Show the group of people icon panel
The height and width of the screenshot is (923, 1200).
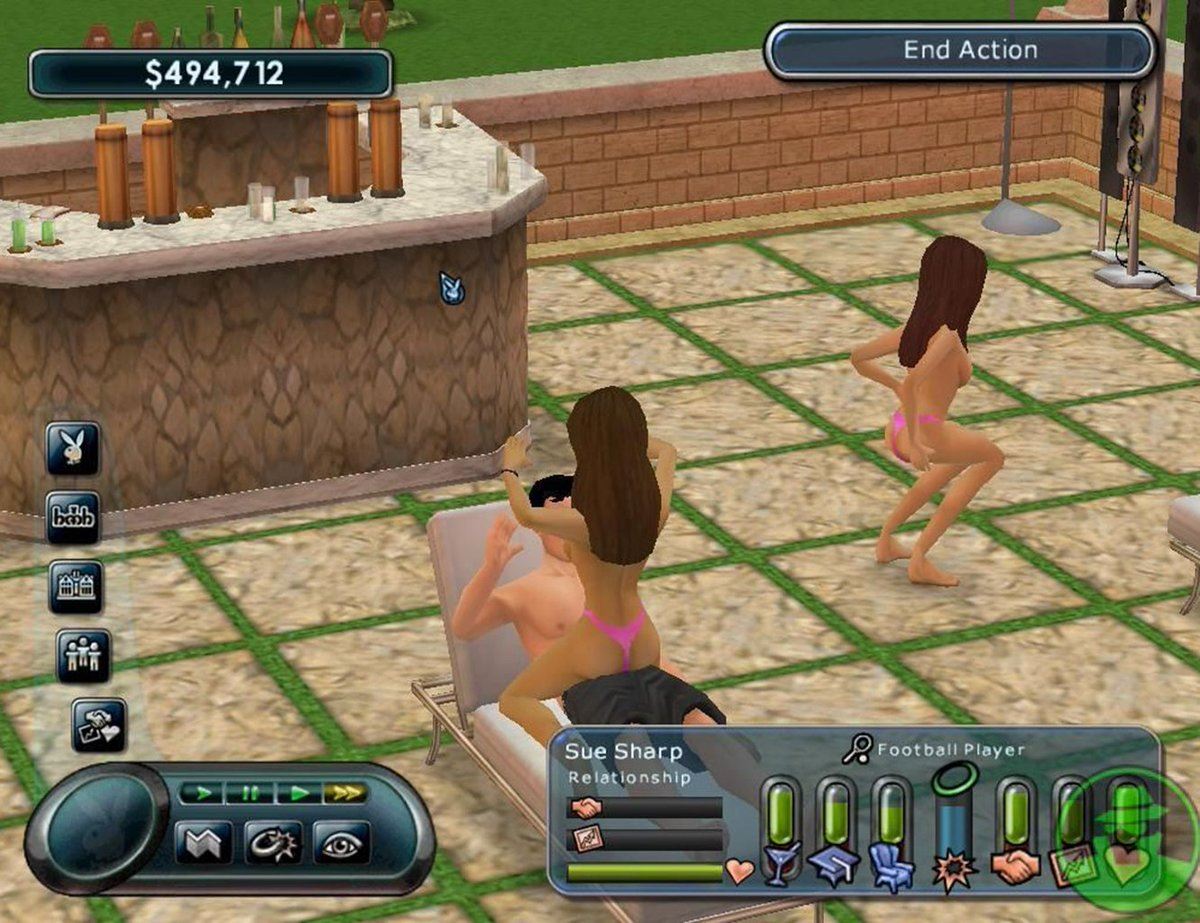83,655
